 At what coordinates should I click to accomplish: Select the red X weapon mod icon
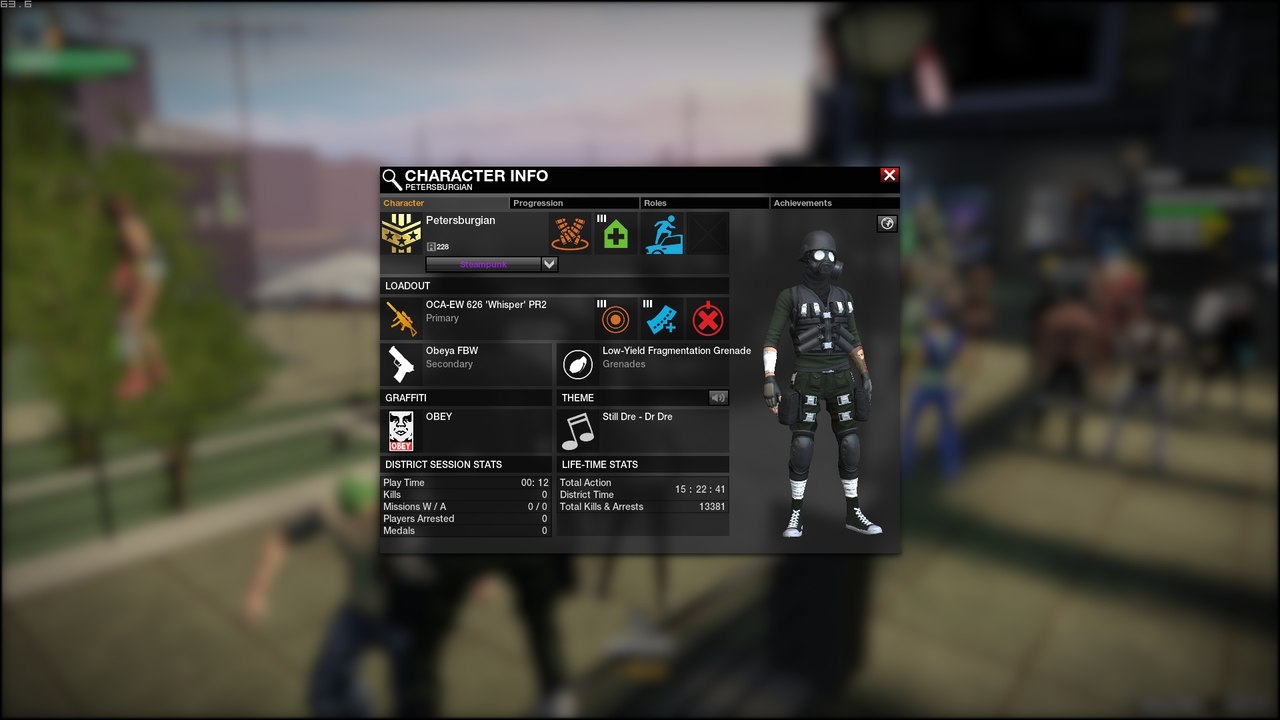coord(708,320)
